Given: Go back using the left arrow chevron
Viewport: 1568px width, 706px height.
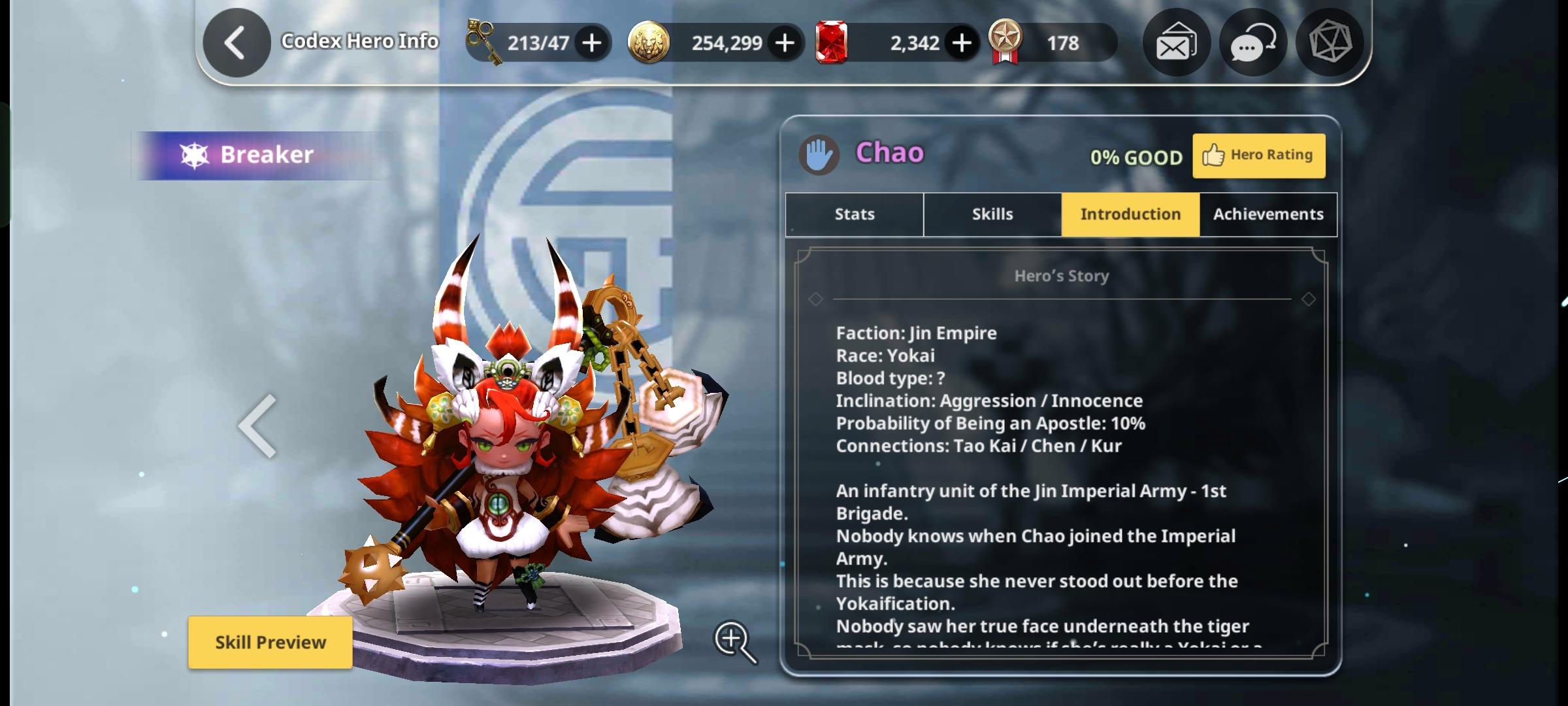Looking at the screenshot, I should click(236, 42).
